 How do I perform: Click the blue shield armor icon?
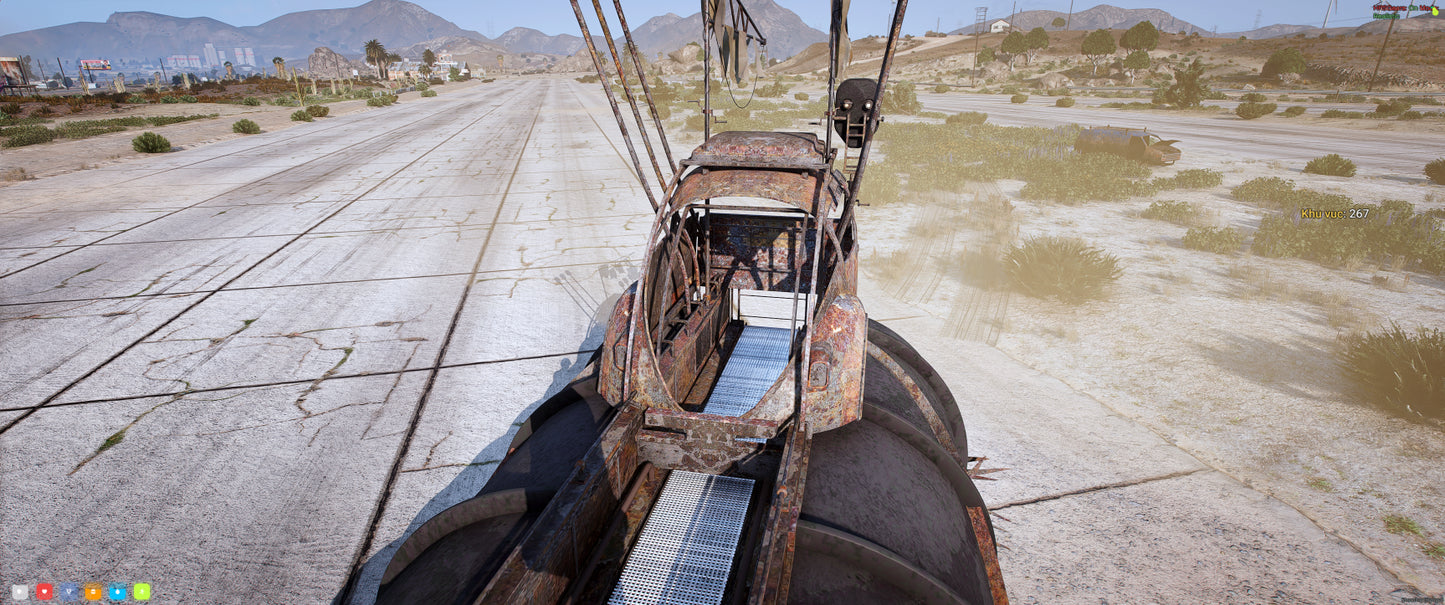[x=69, y=591]
